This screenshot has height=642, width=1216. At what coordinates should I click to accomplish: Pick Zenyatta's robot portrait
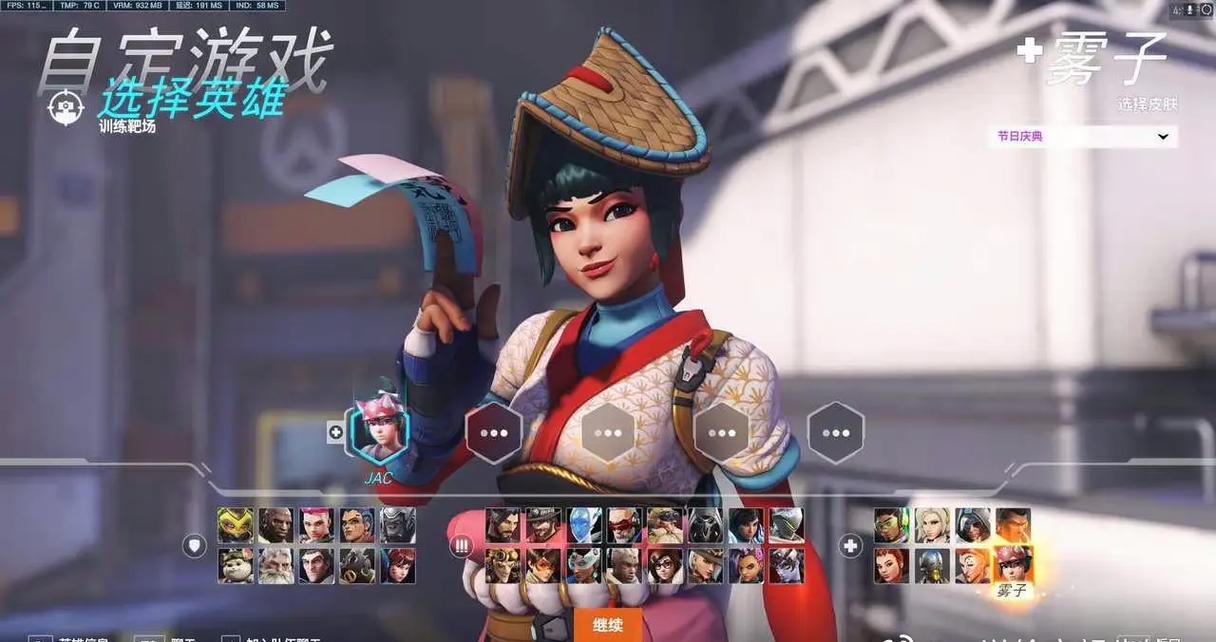coord(932,566)
